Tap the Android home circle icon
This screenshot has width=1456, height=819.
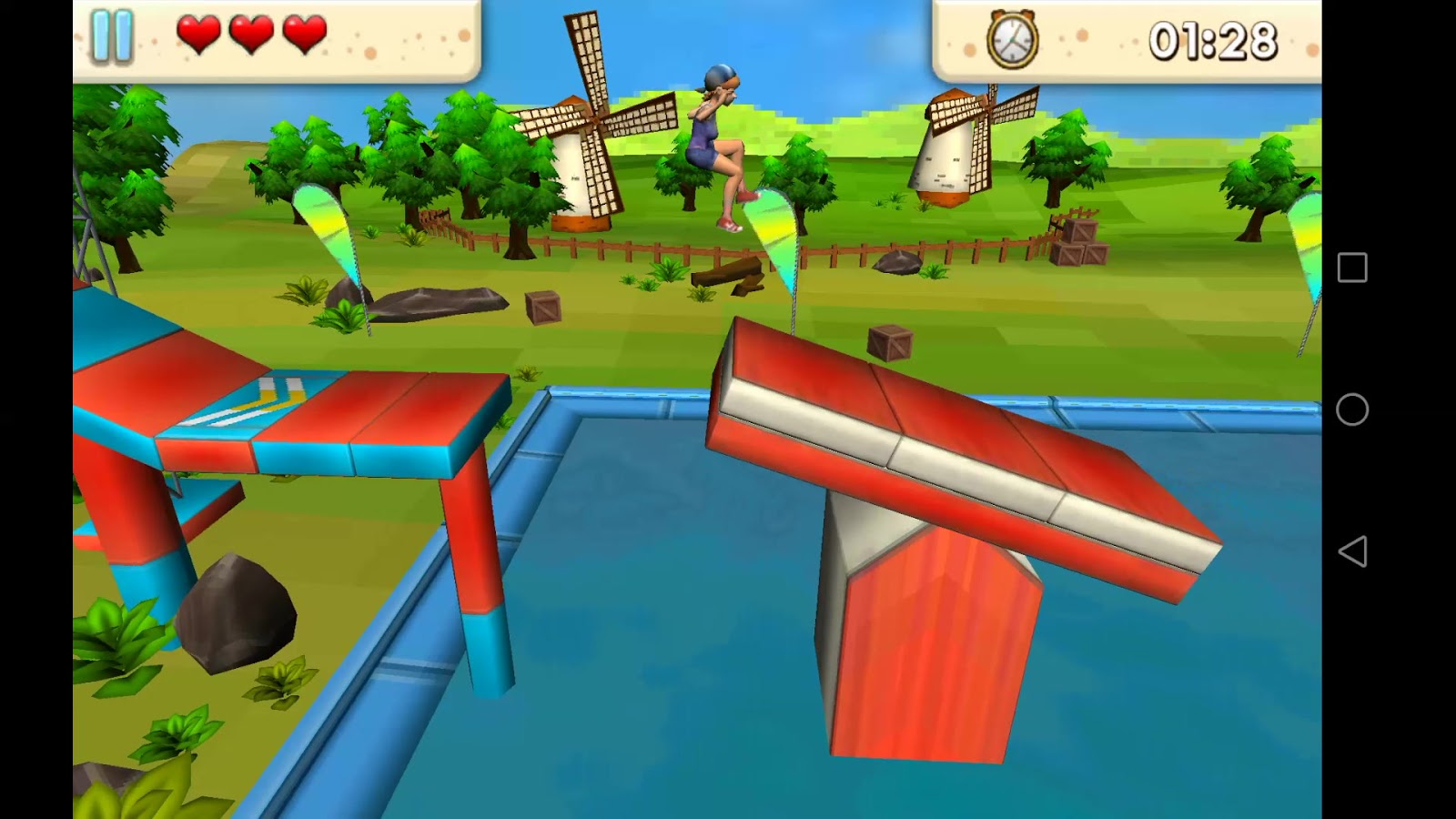(1352, 410)
